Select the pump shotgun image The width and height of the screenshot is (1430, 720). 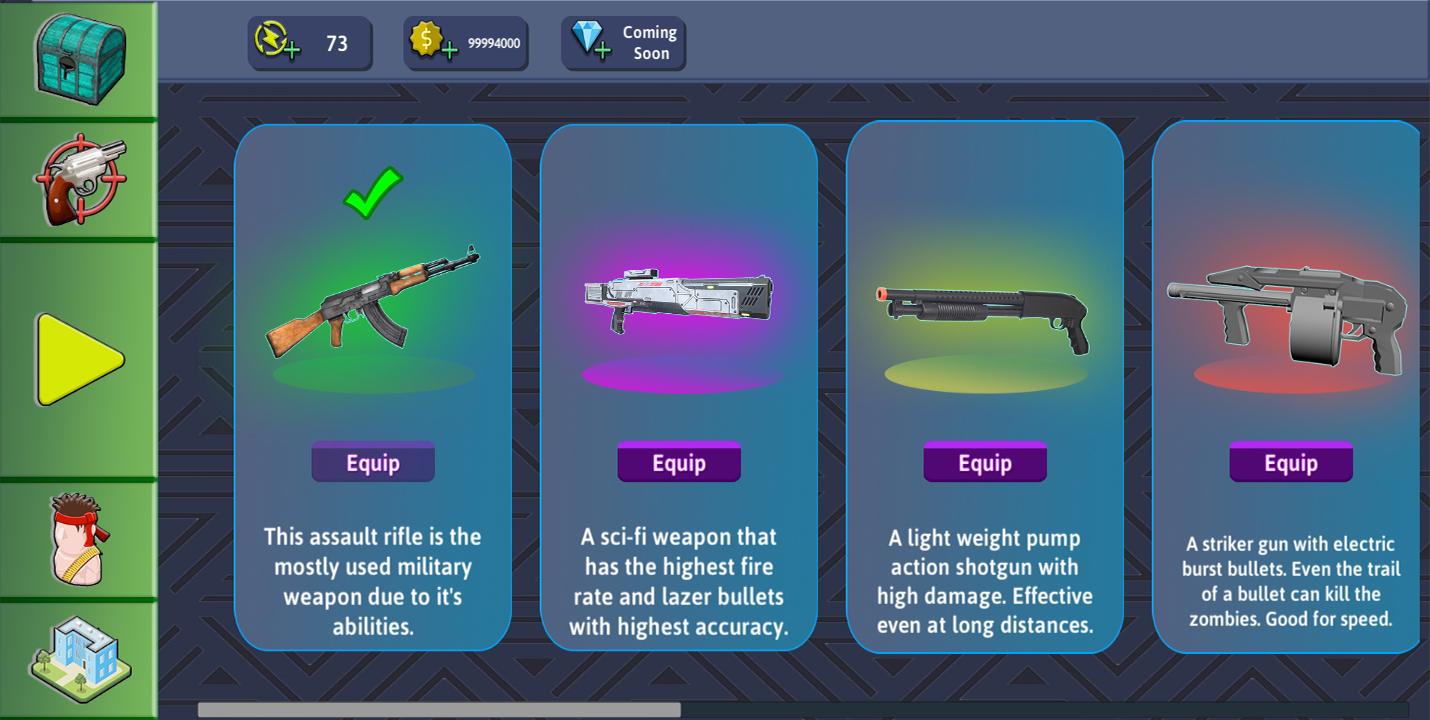click(983, 315)
